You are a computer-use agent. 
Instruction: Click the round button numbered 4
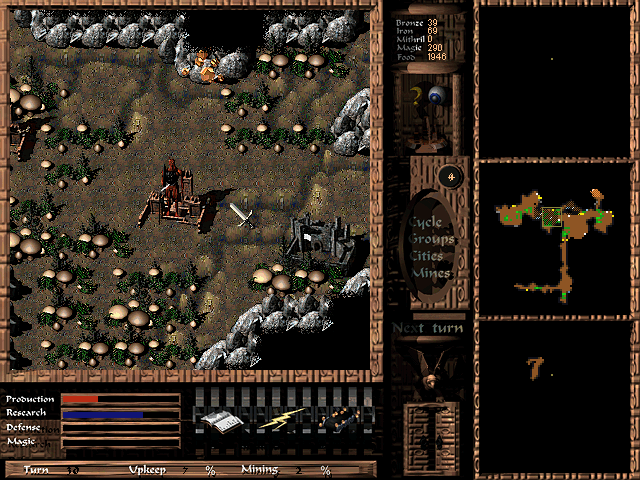pos(451,177)
